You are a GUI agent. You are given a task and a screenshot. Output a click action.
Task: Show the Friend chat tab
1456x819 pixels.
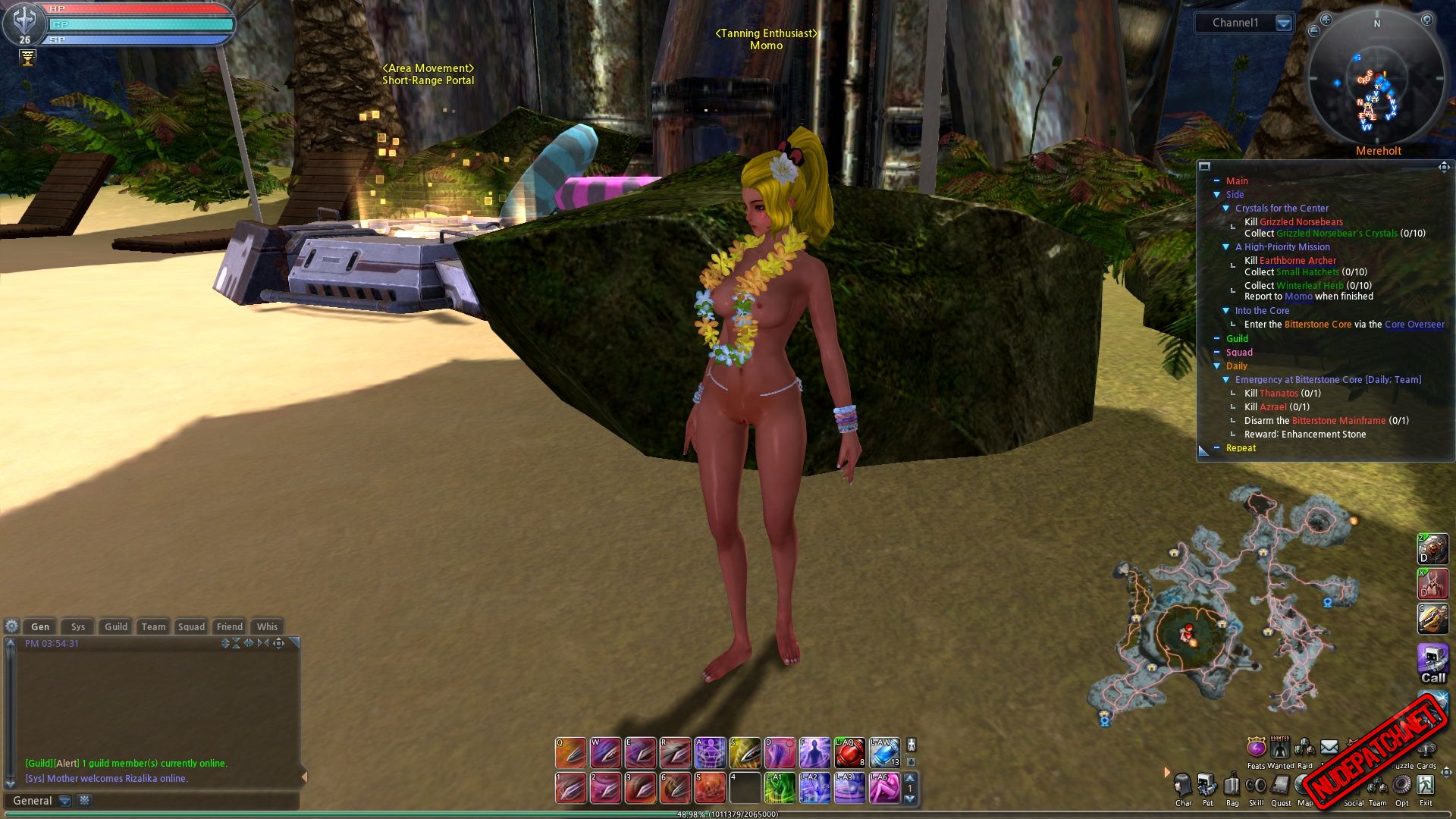click(x=230, y=626)
